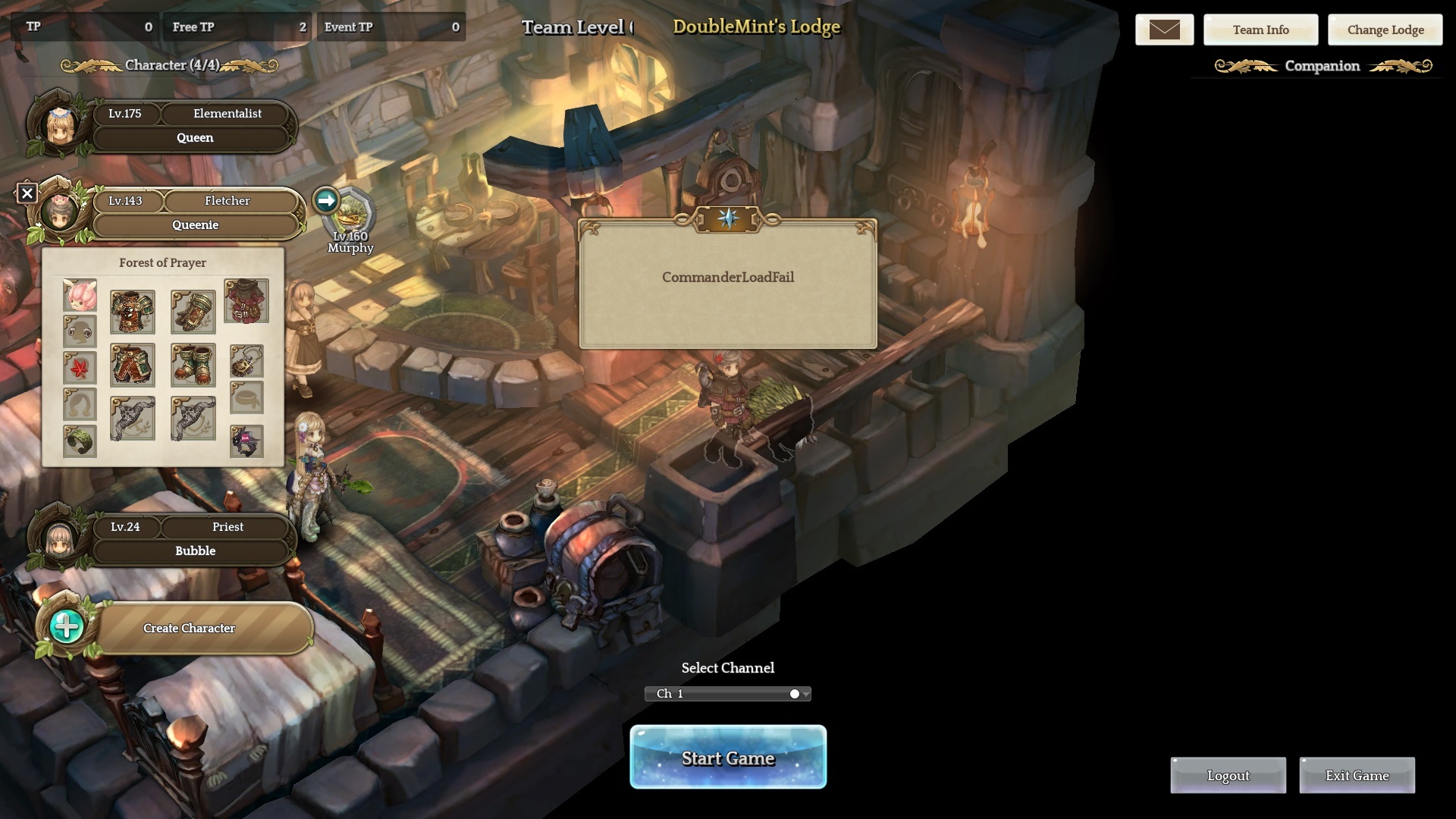
Task: Log out of the account
Action: [1228, 775]
